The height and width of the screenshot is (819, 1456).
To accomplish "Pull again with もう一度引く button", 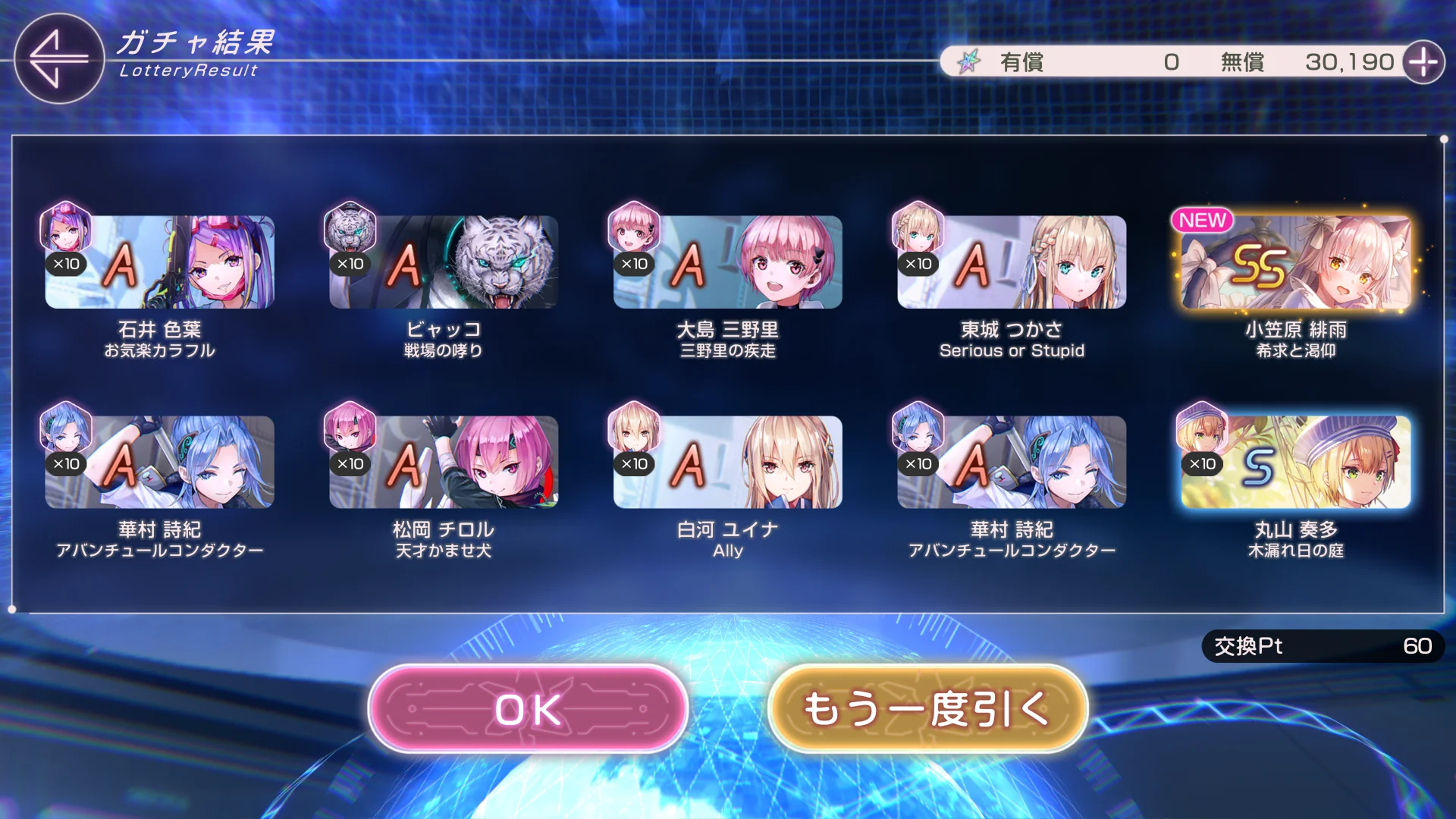I will (x=927, y=709).
